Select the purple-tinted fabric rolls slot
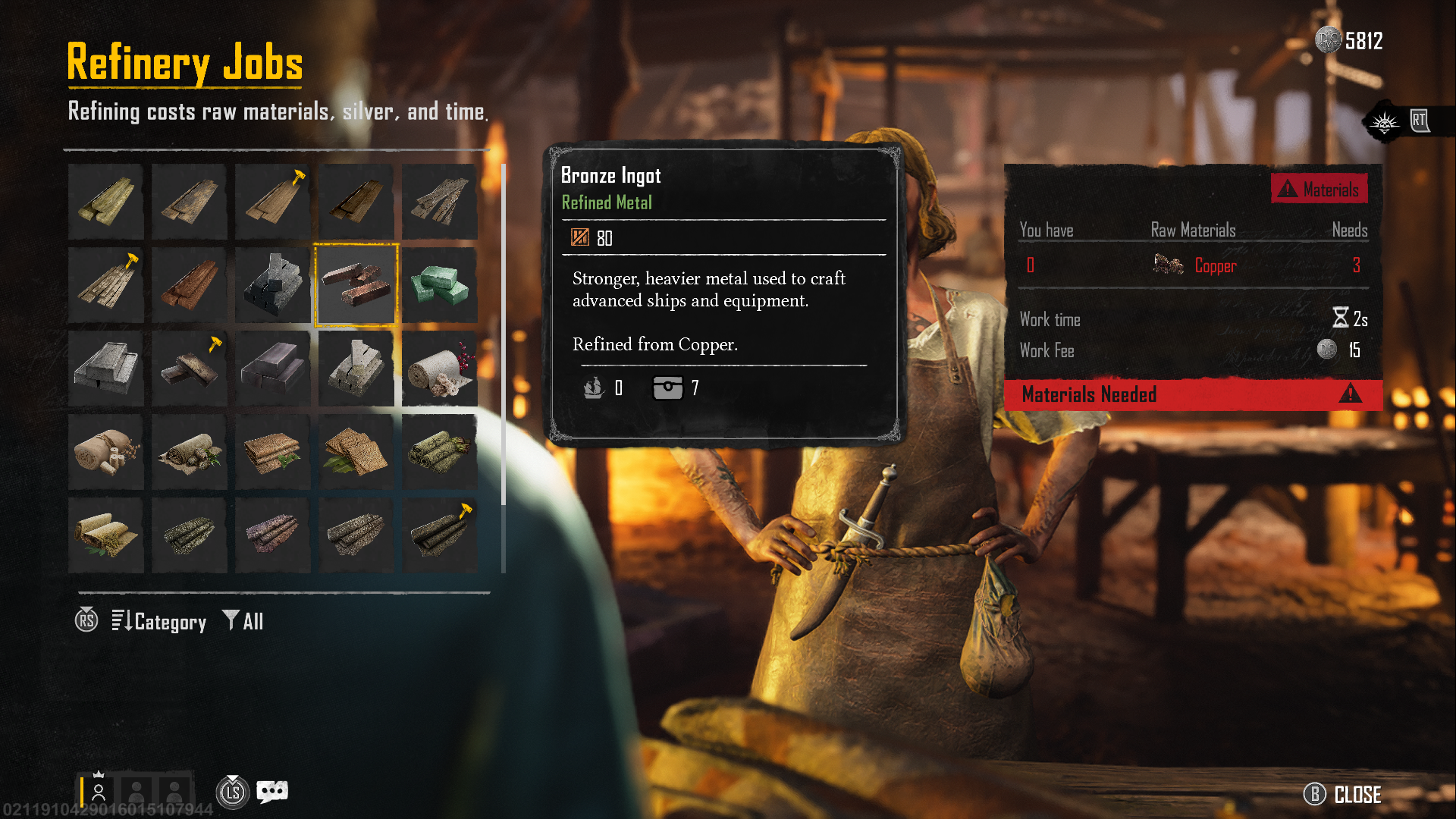This screenshot has width=1456, height=819. point(272,535)
